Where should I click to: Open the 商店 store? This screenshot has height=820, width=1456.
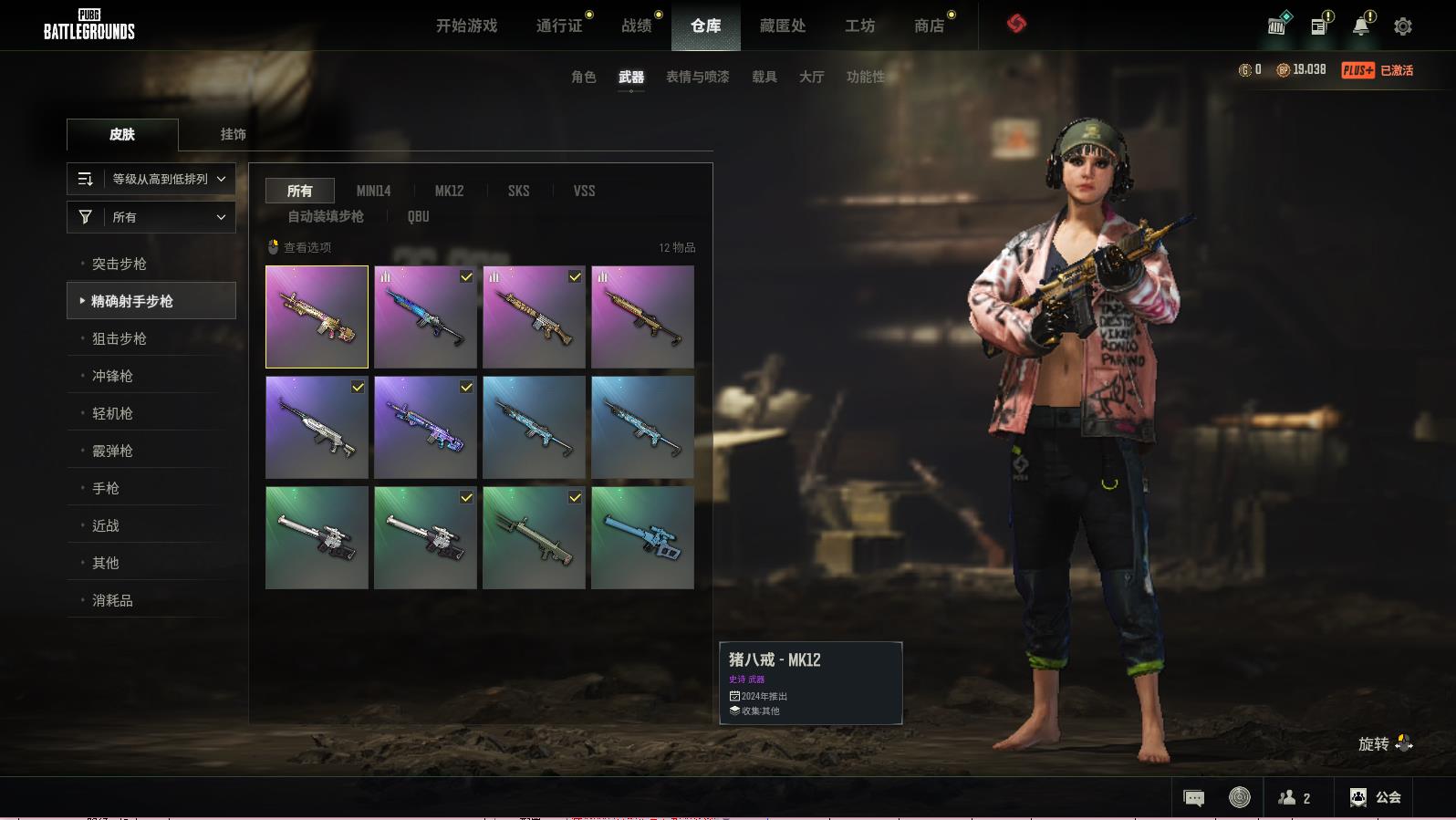click(929, 26)
